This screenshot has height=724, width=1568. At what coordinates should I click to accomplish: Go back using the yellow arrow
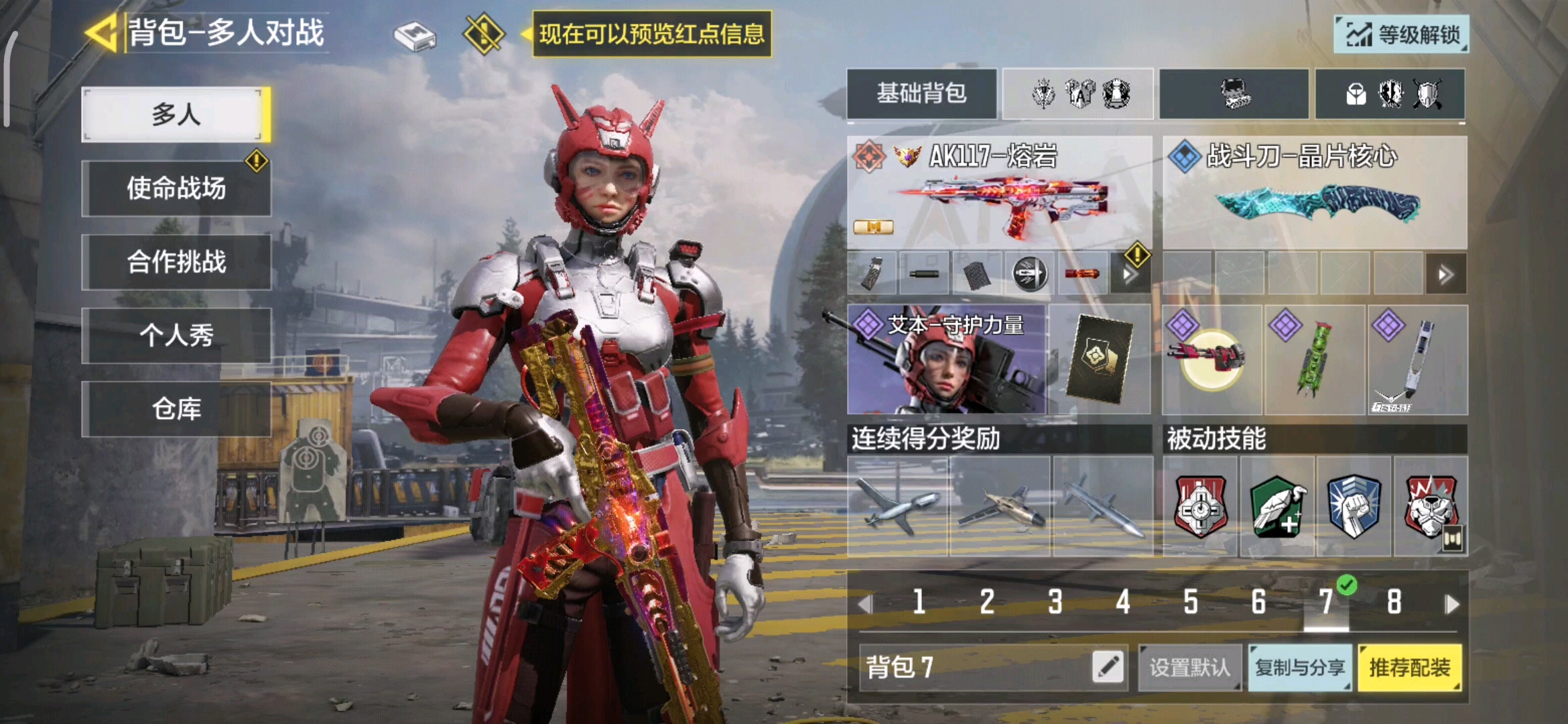[x=103, y=32]
